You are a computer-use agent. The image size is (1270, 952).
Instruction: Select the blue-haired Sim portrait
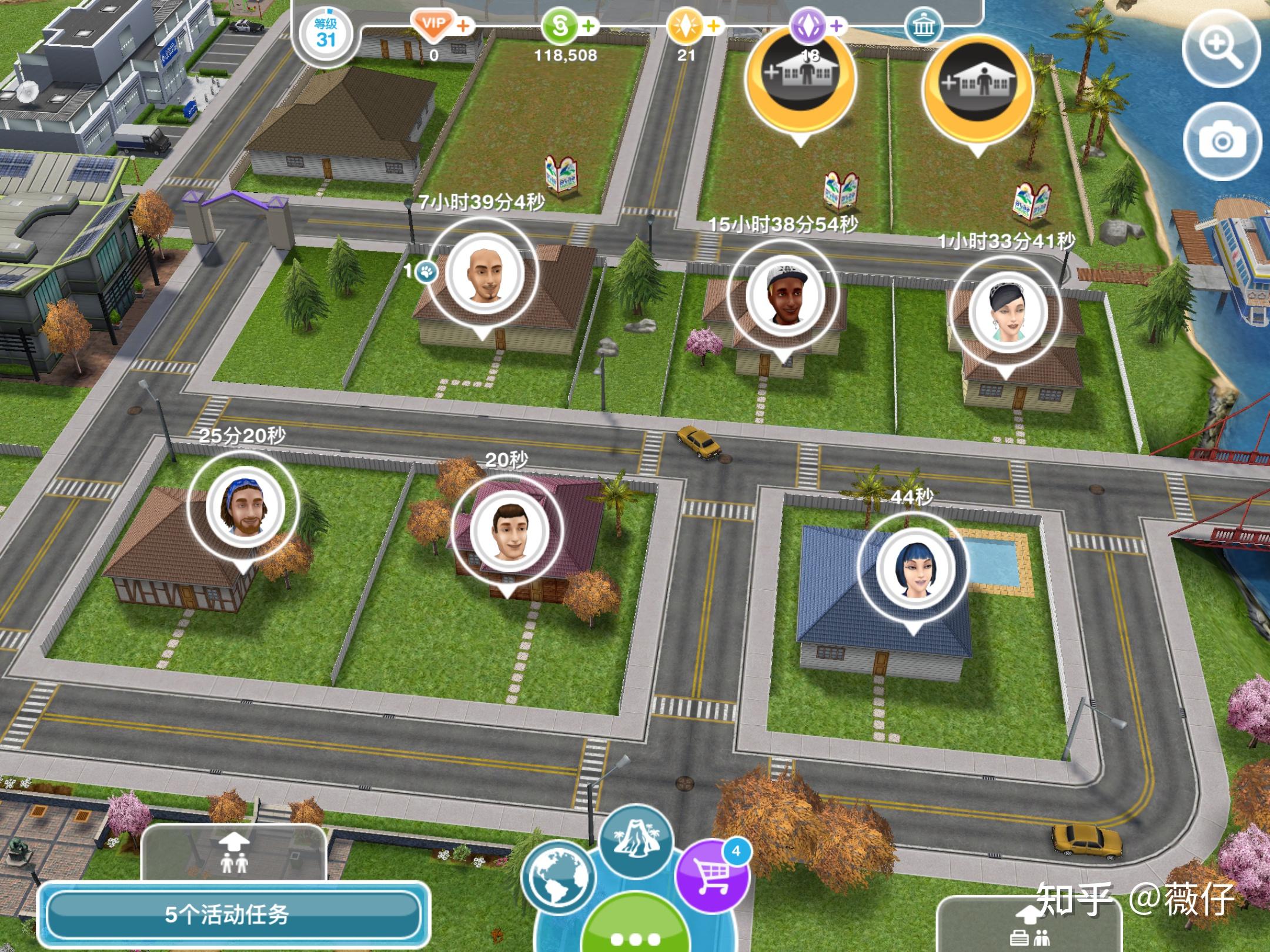[x=913, y=568]
